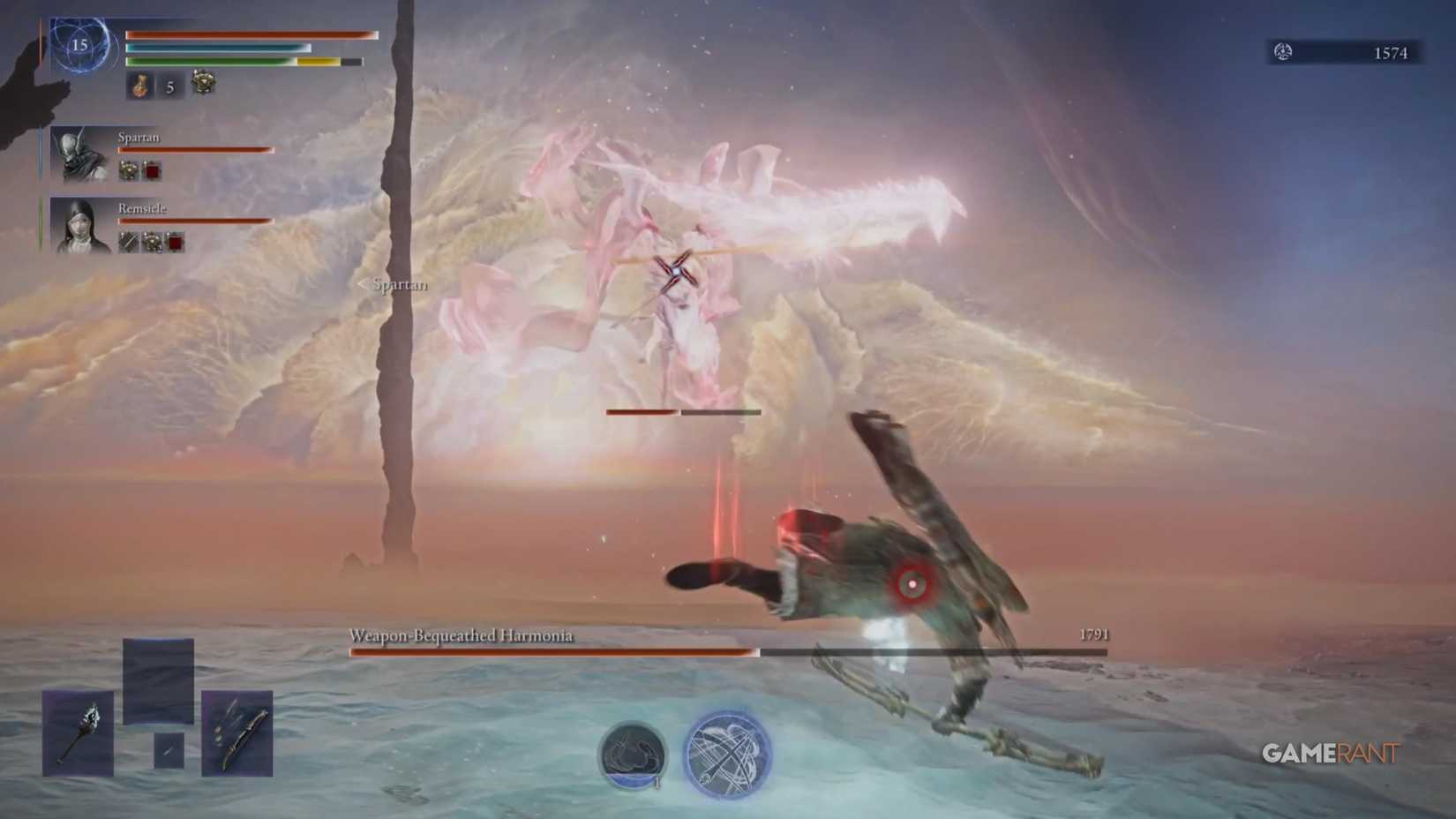Click the golden buff icon beside the flask
This screenshot has height=819, width=1456.
(x=202, y=84)
